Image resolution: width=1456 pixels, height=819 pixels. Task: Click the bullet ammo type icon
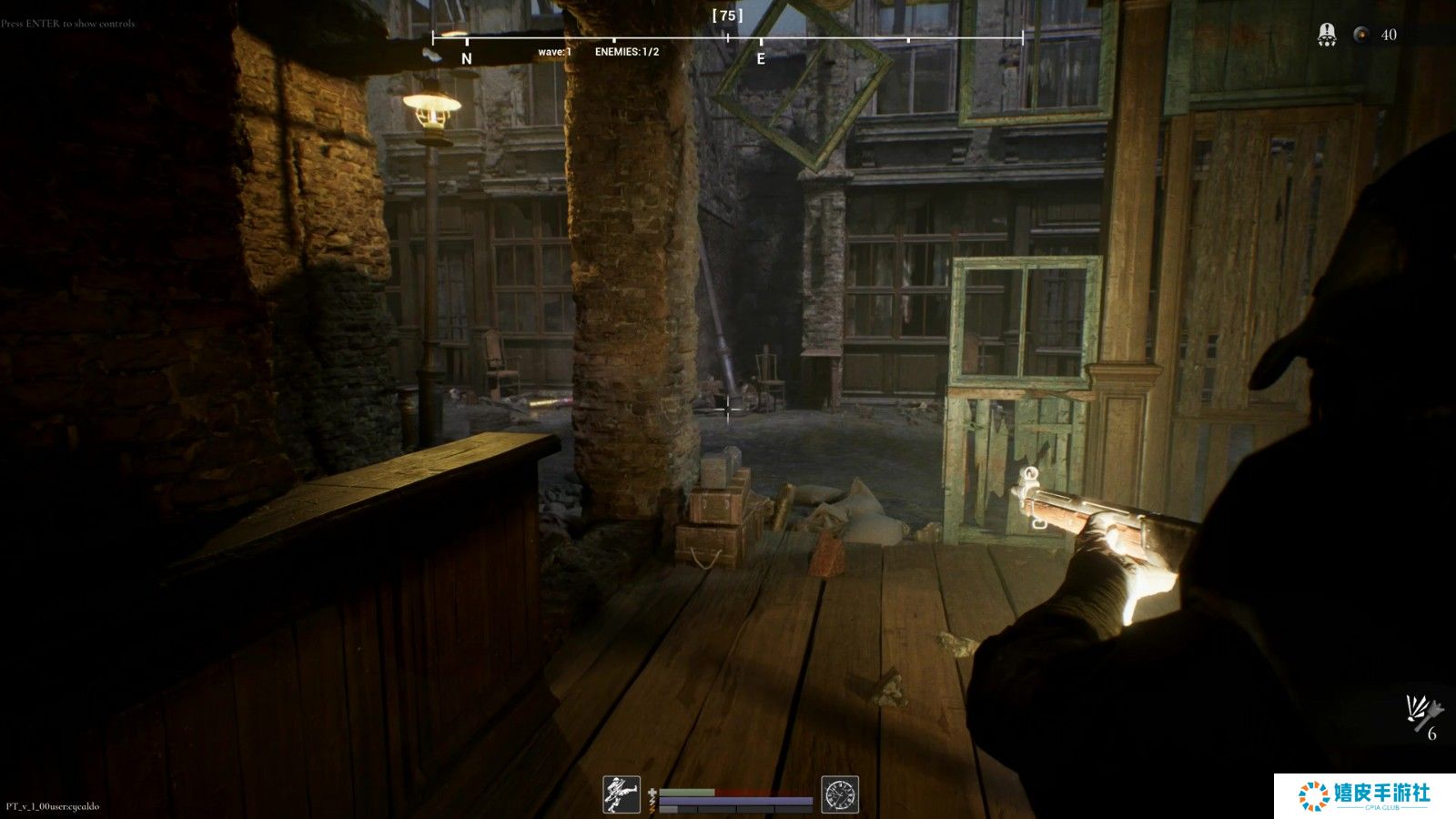tap(1361, 35)
